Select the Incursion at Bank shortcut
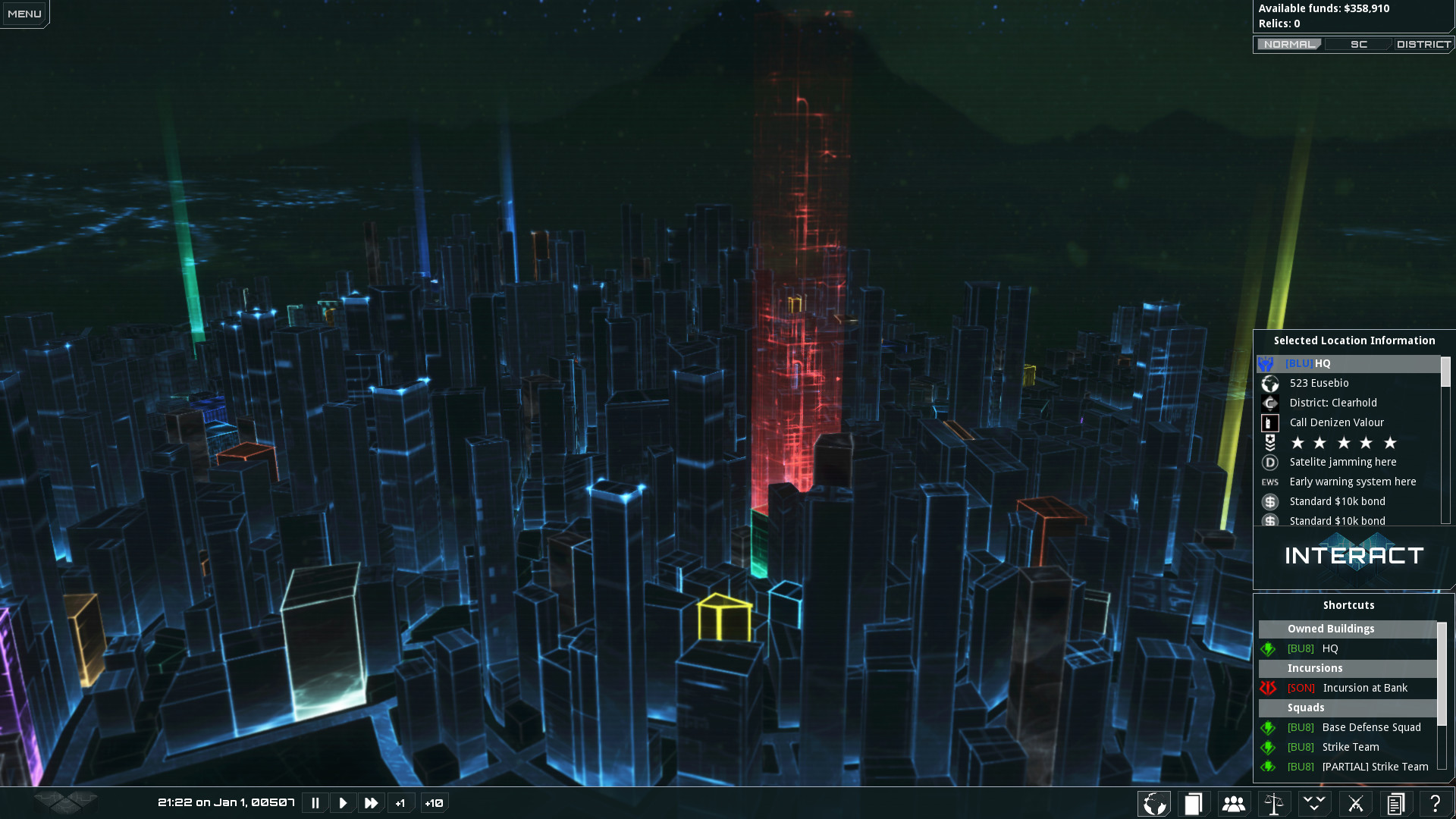The image size is (1456, 819). coord(1365,688)
